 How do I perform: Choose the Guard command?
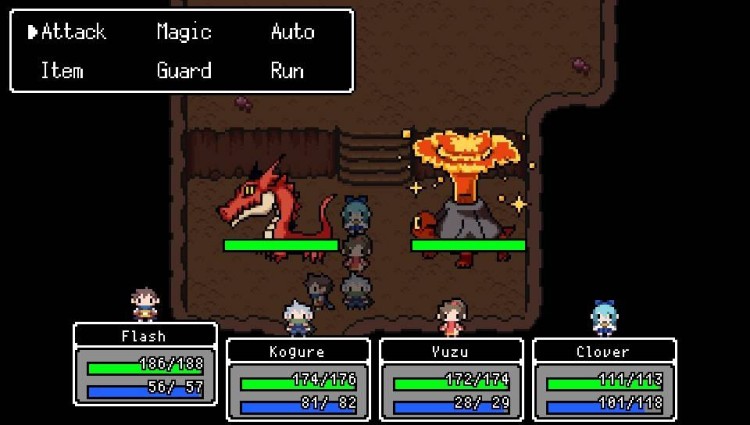(x=184, y=71)
